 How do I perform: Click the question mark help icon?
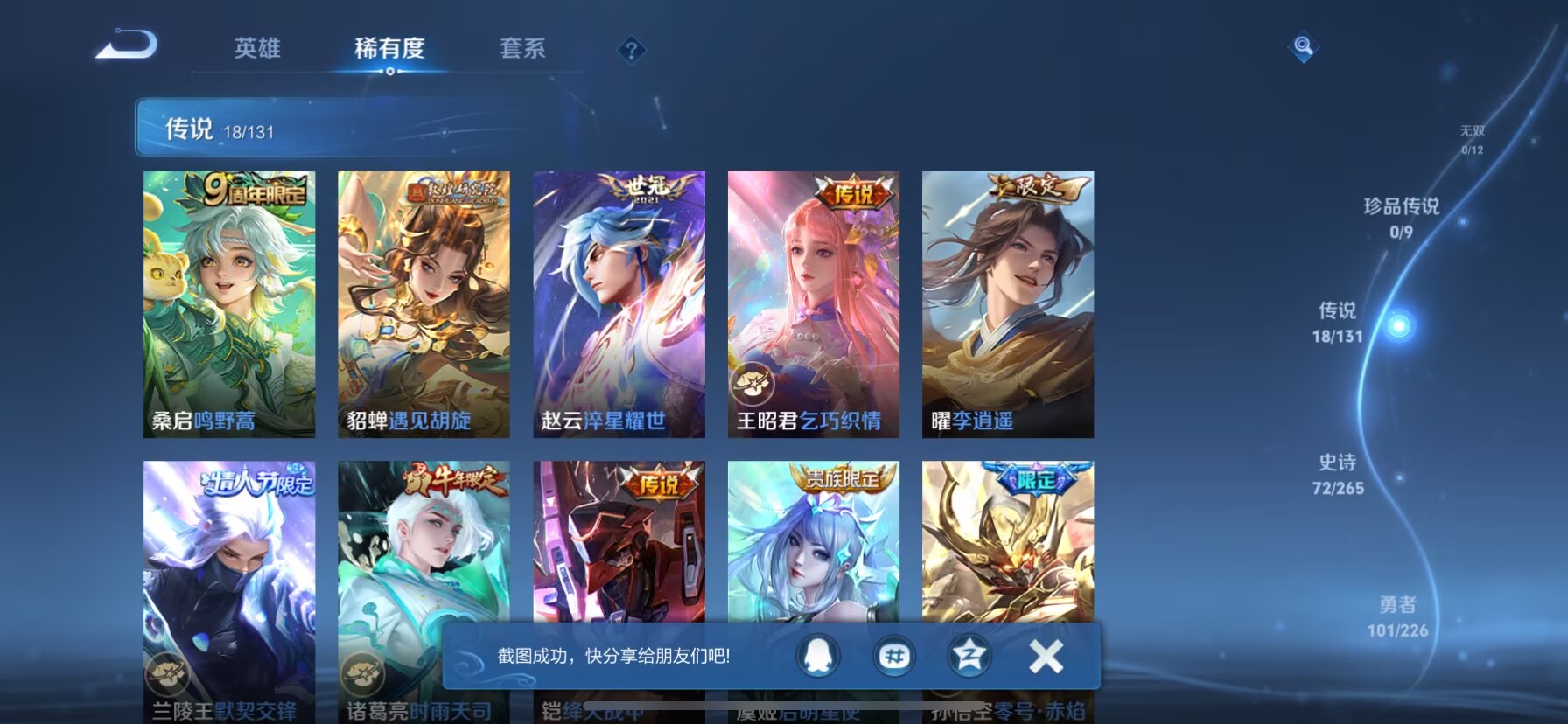click(630, 50)
